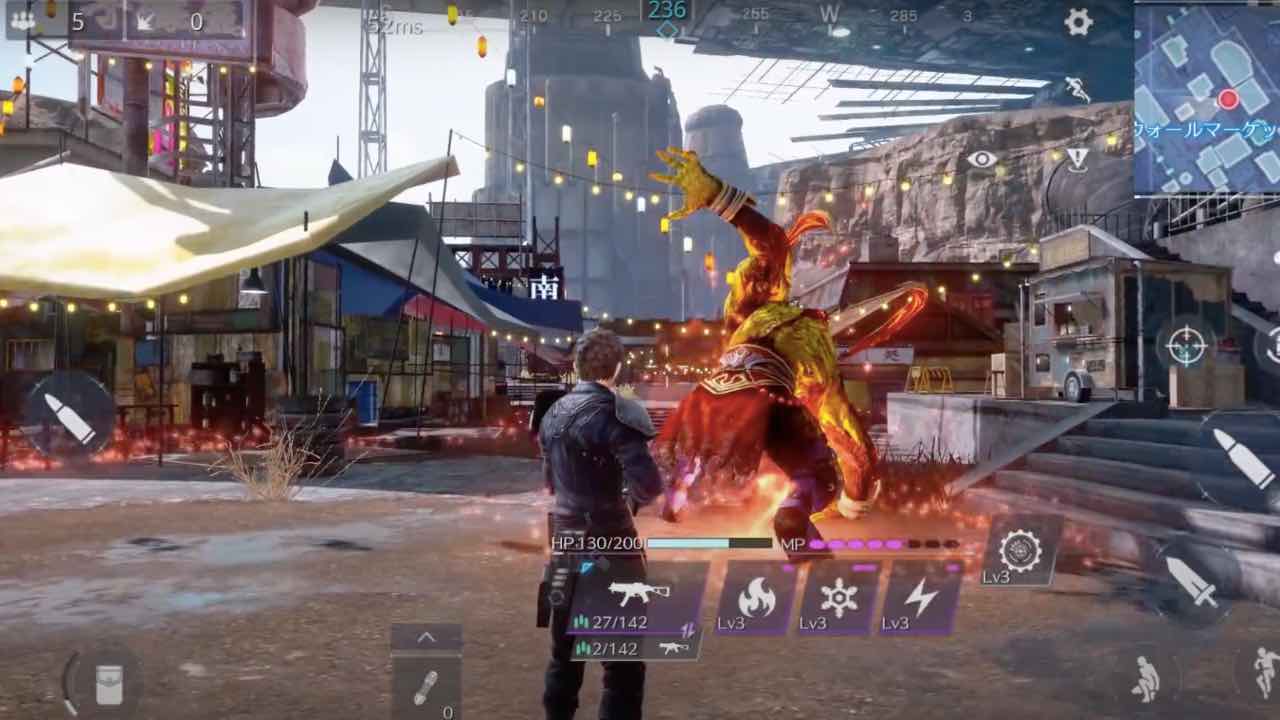Cast the lightning bolt materia
Image resolution: width=1280 pixels, height=720 pixels.
(x=920, y=599)
